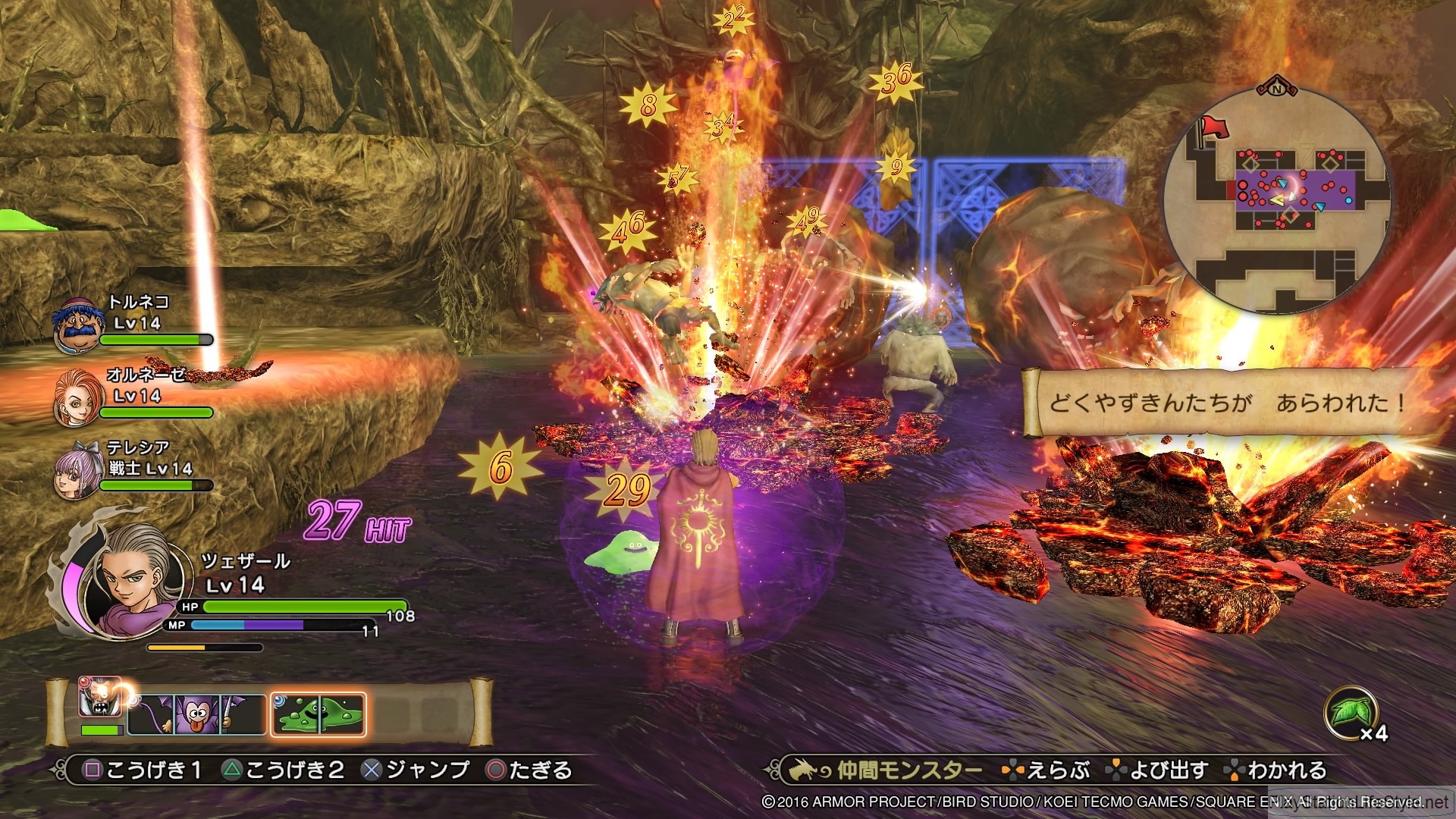Expand the minimap in top-right corner
The width and height of the screenshot is (1456, 819).
pos(1282,197)
